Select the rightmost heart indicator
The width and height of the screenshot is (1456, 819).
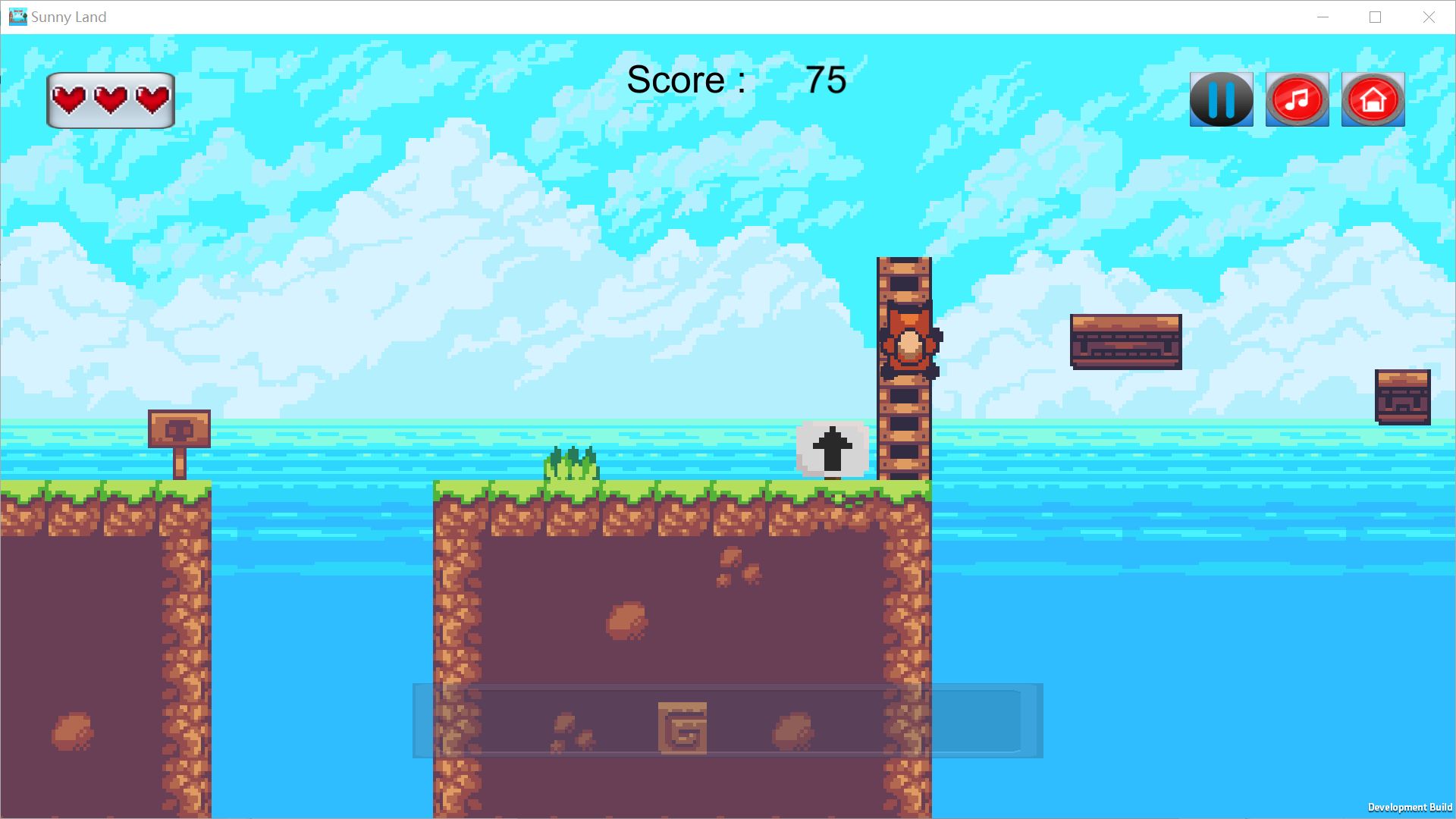(152, 99)
